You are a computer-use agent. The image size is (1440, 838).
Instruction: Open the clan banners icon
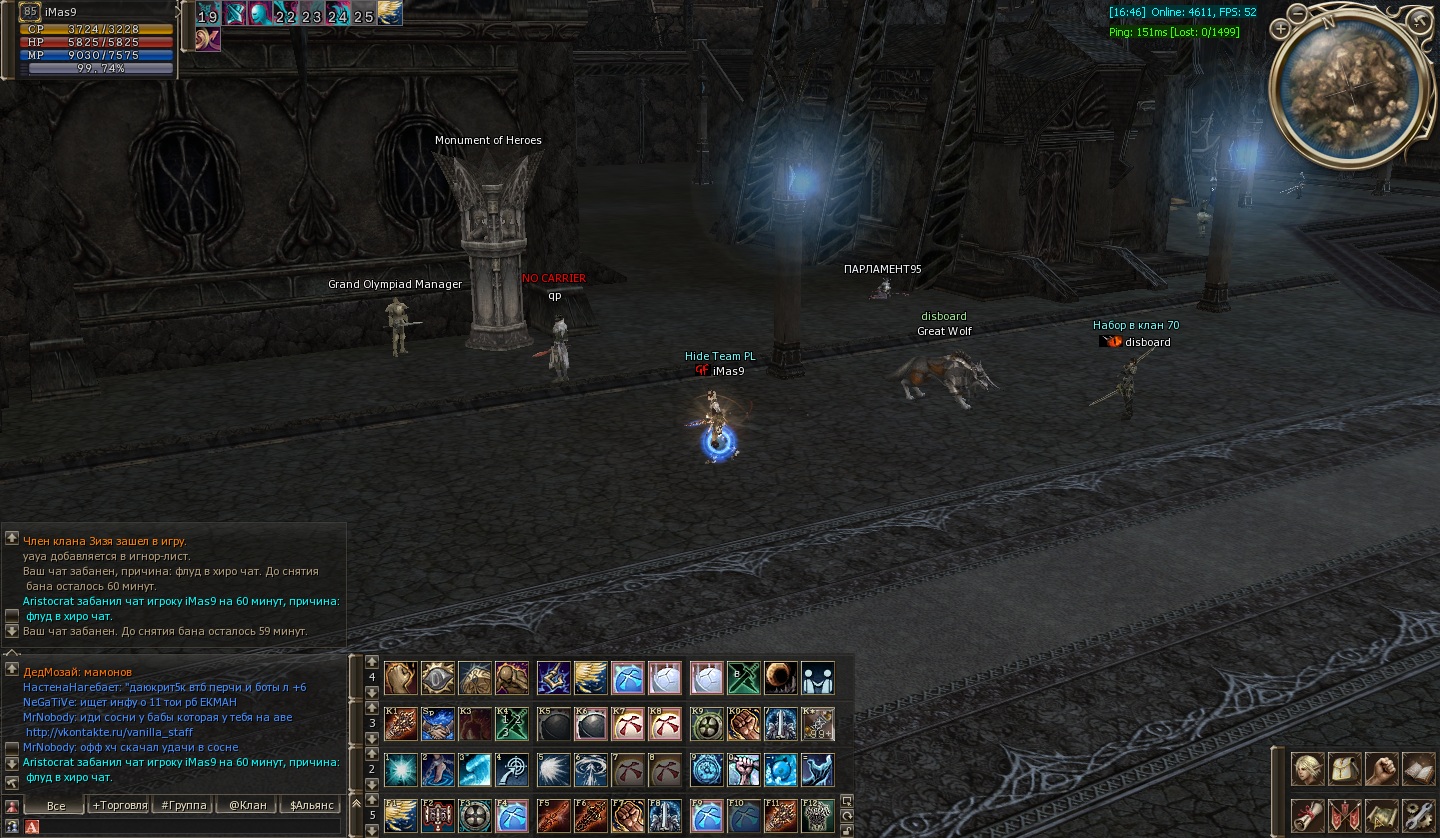[1345, 815]
